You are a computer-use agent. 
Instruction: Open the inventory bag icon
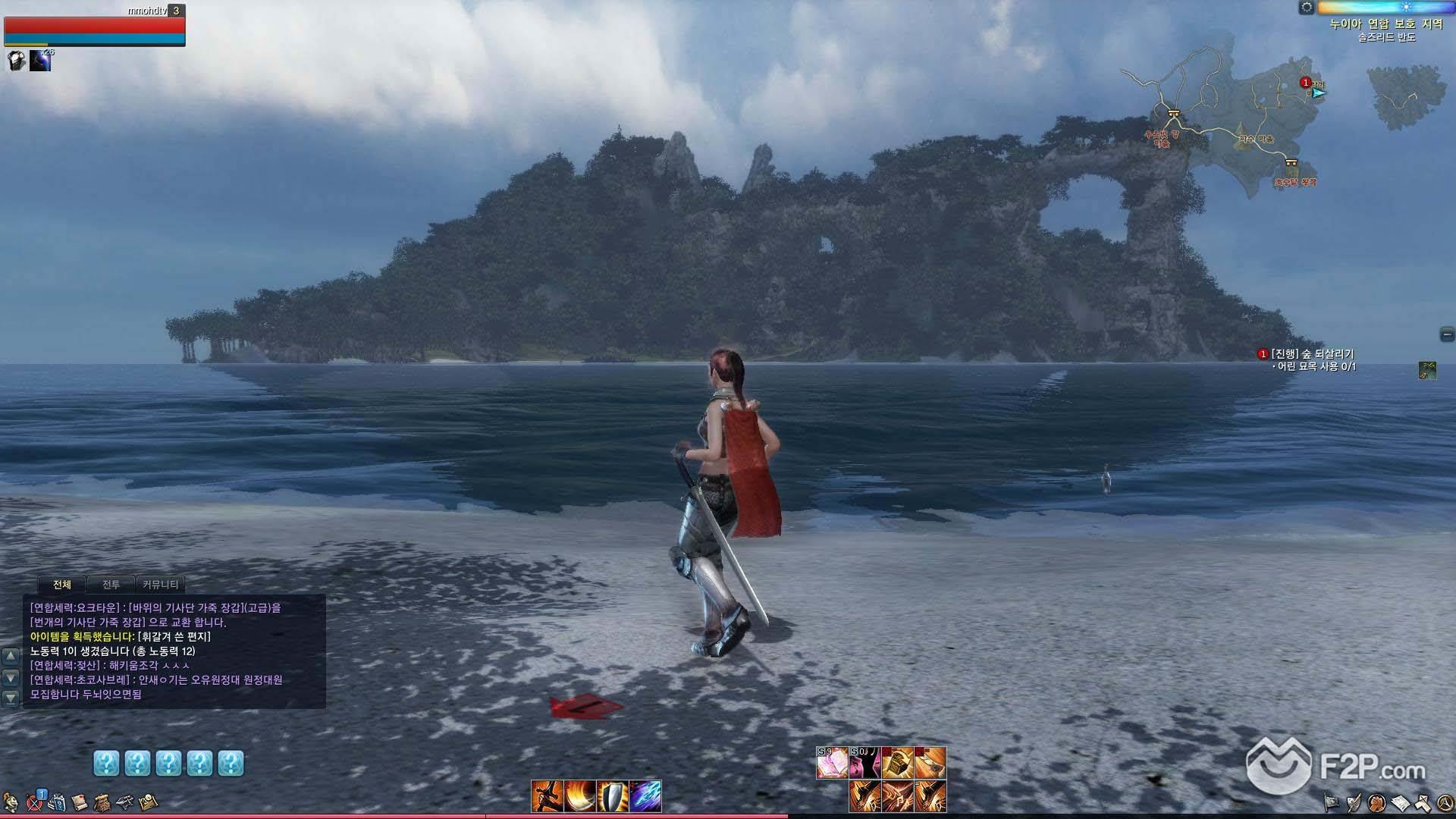click(102, 802)
